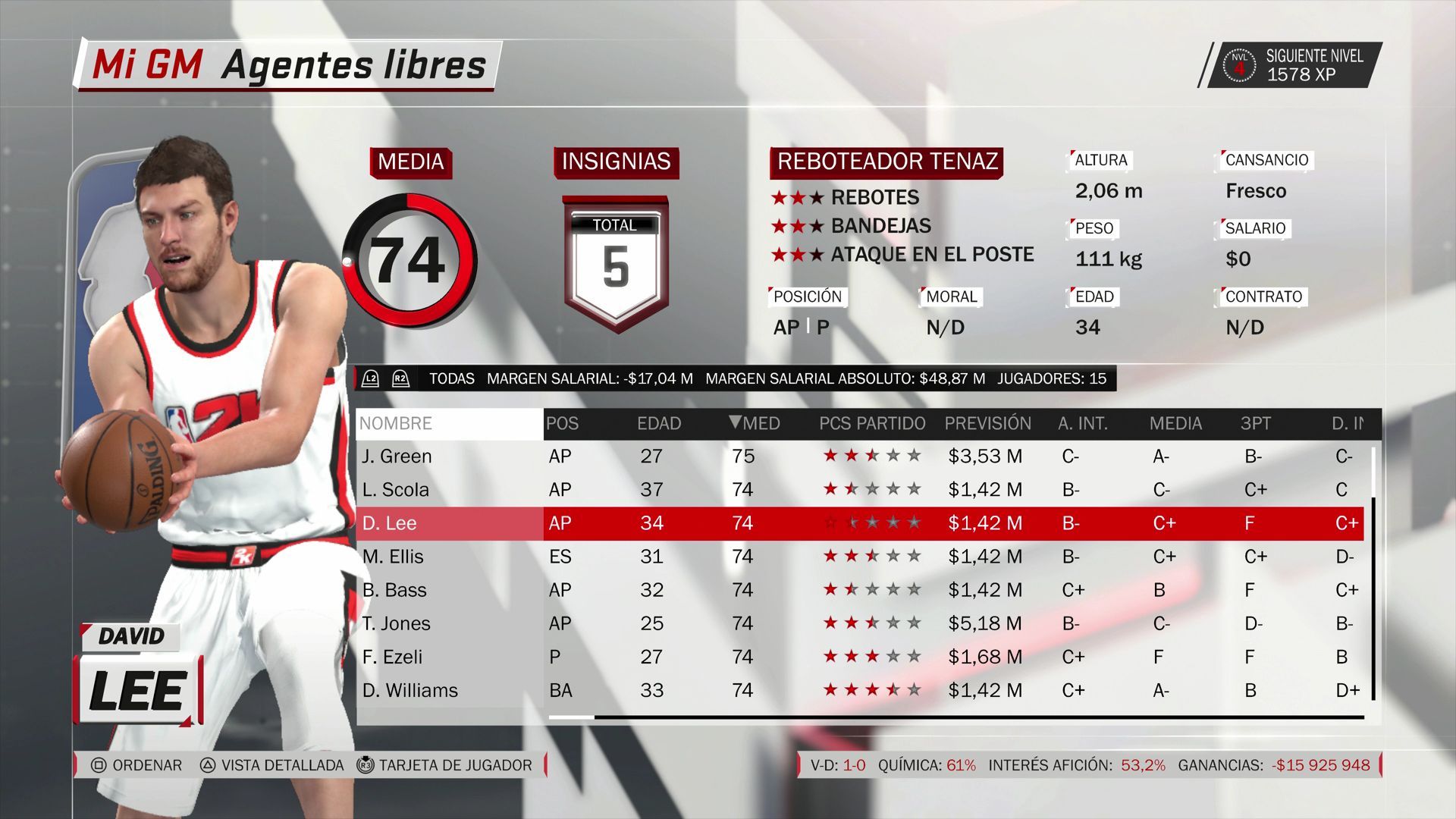
Task: Sort by PREVISIÓN salary column
Action: point(987,423)
